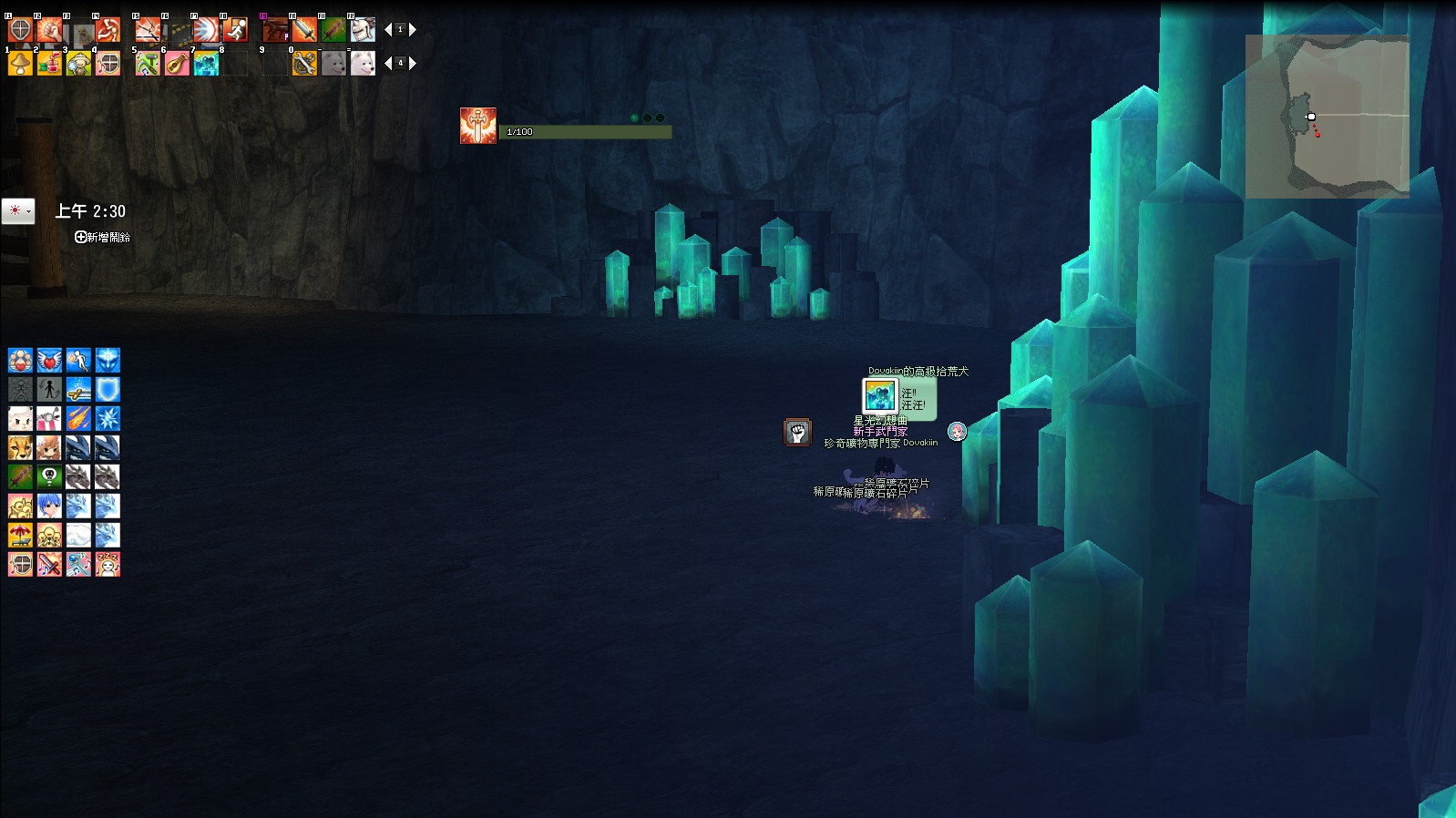This screenshot has height=818, width=1456.
Task: Cast the falling meteor skill
Action: [x=78, y=419]
